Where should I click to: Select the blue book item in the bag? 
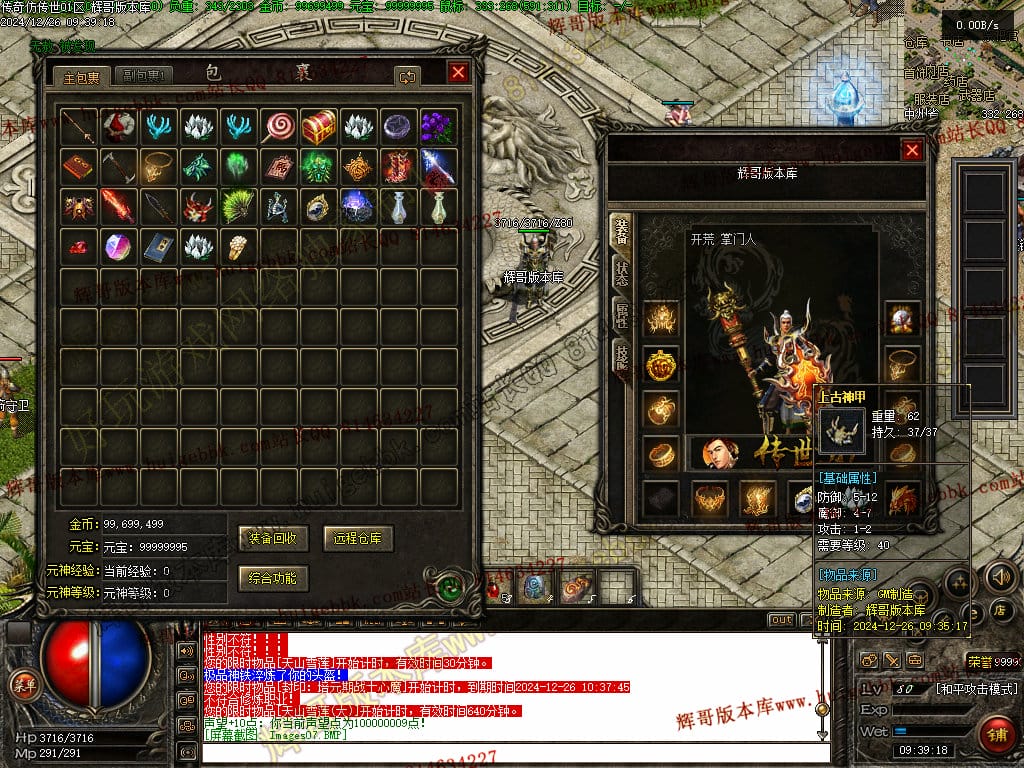[x=158, y=246]
